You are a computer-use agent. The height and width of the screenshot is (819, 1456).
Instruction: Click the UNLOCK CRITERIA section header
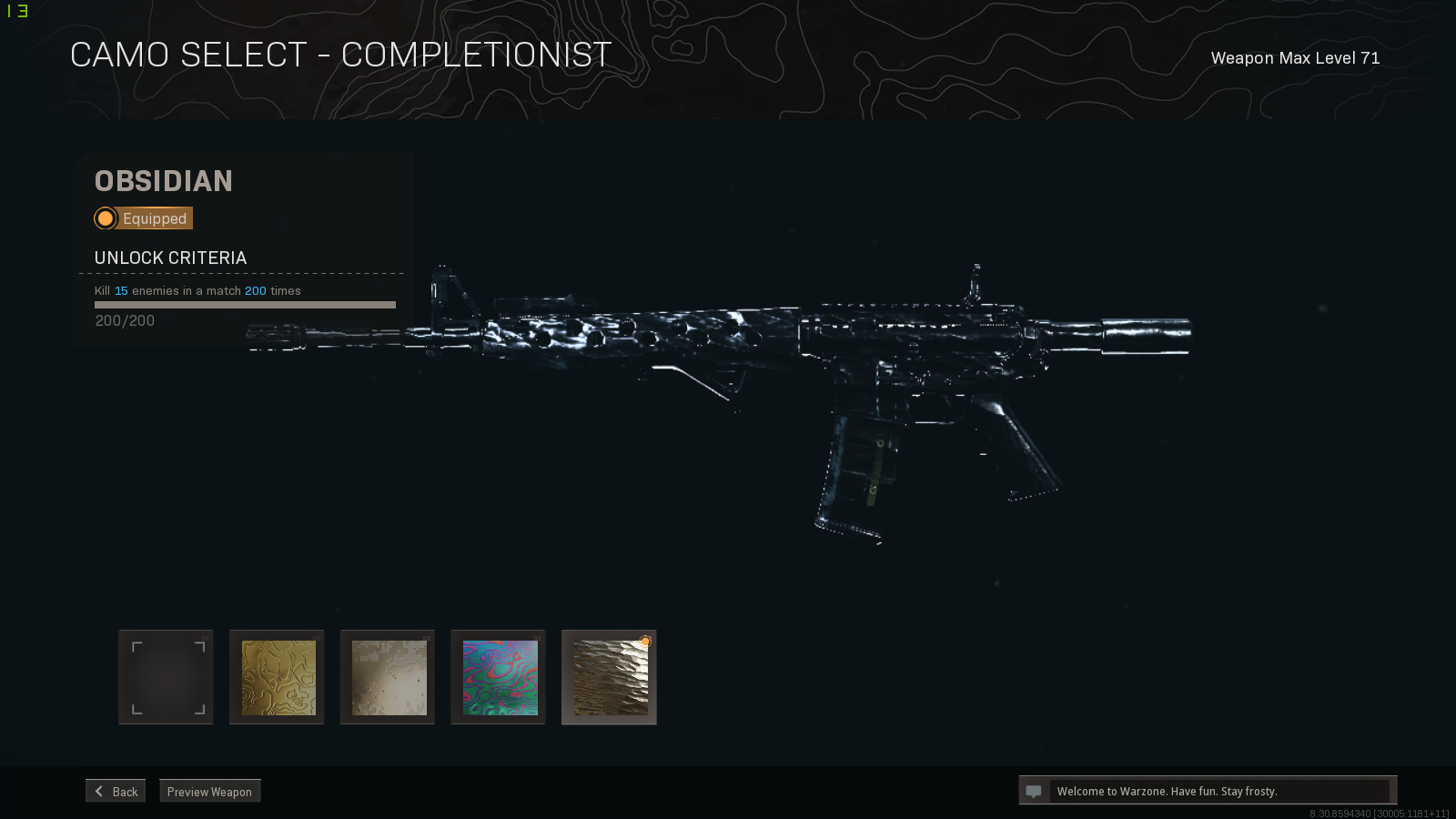coord(169,258)
